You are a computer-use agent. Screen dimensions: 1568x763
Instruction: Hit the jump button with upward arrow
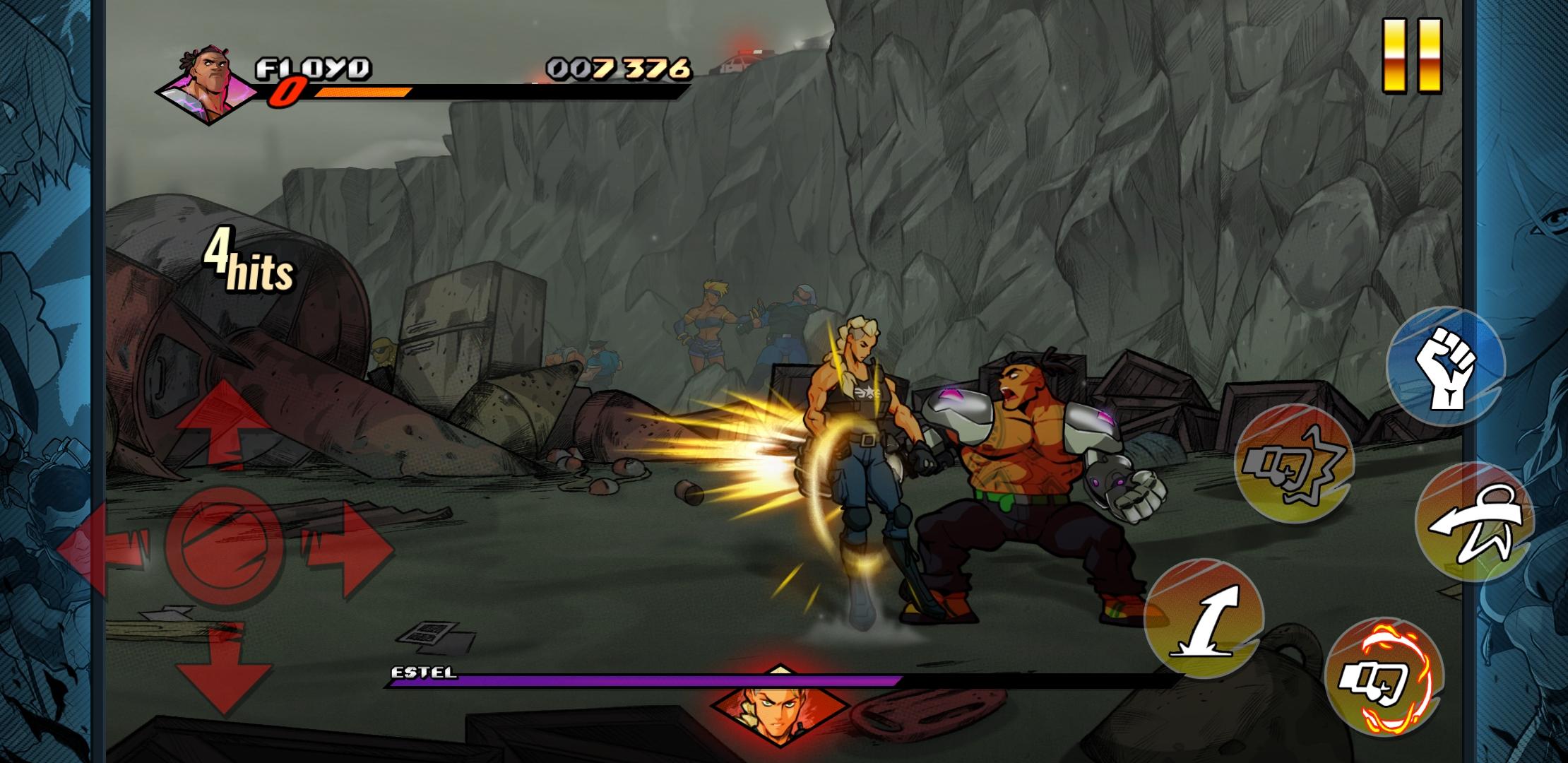tap(1204, 618)
